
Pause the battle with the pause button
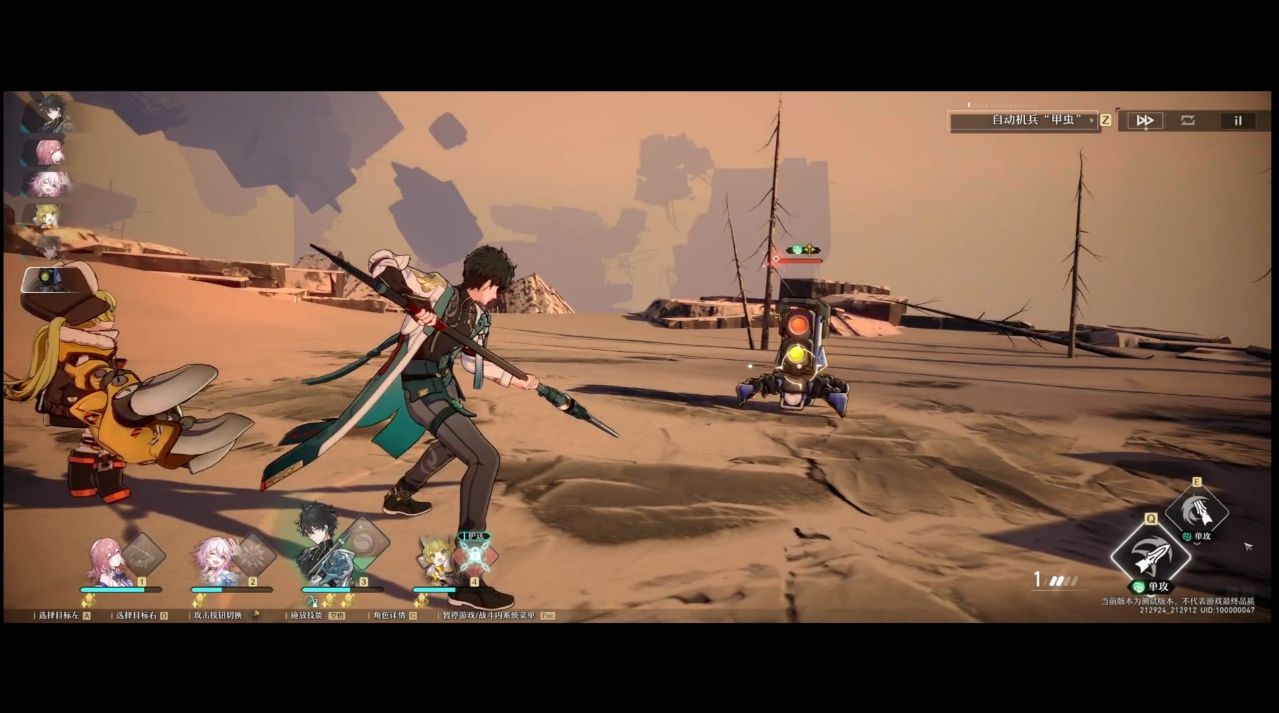1237,120
